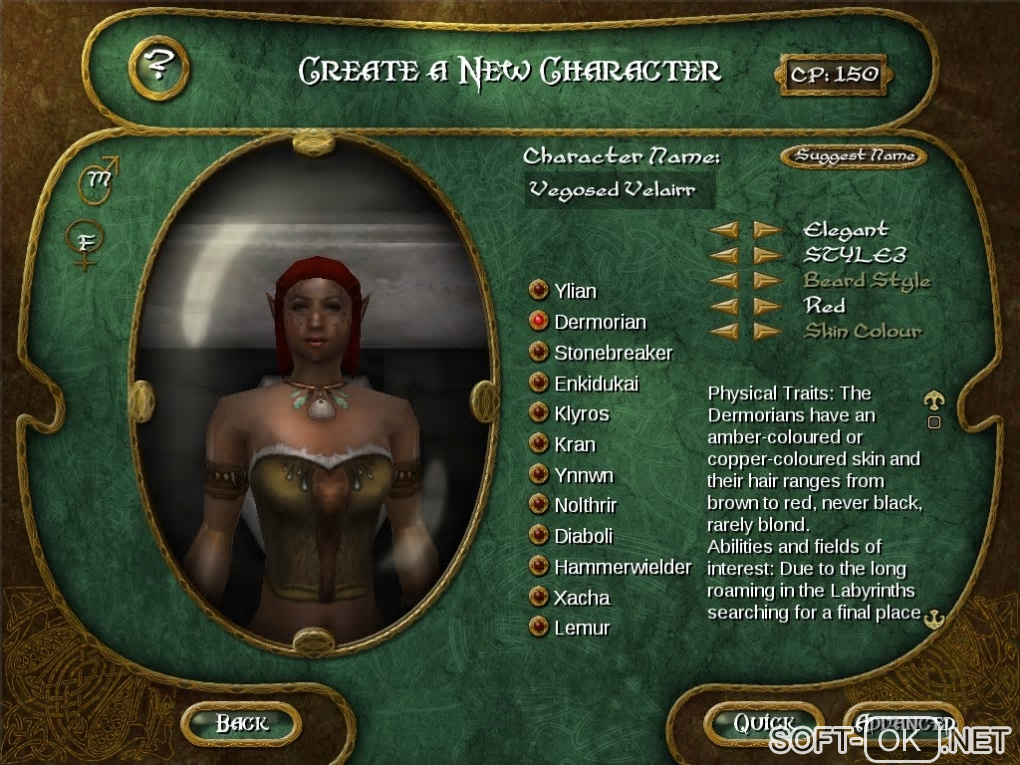Select the male gender symbol

point(100,178)
